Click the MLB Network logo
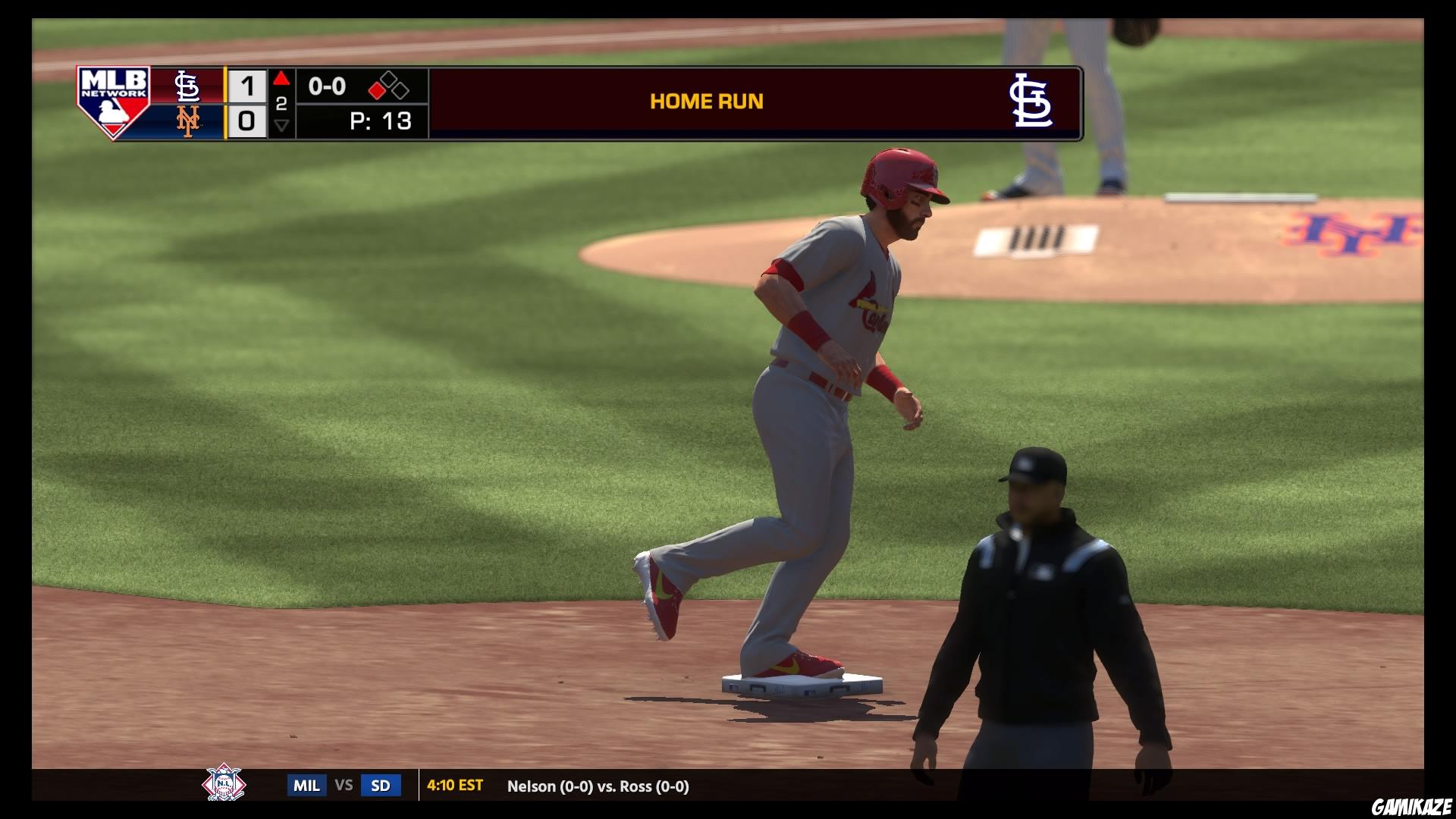Screen dimensions: 1456x819 114,102
